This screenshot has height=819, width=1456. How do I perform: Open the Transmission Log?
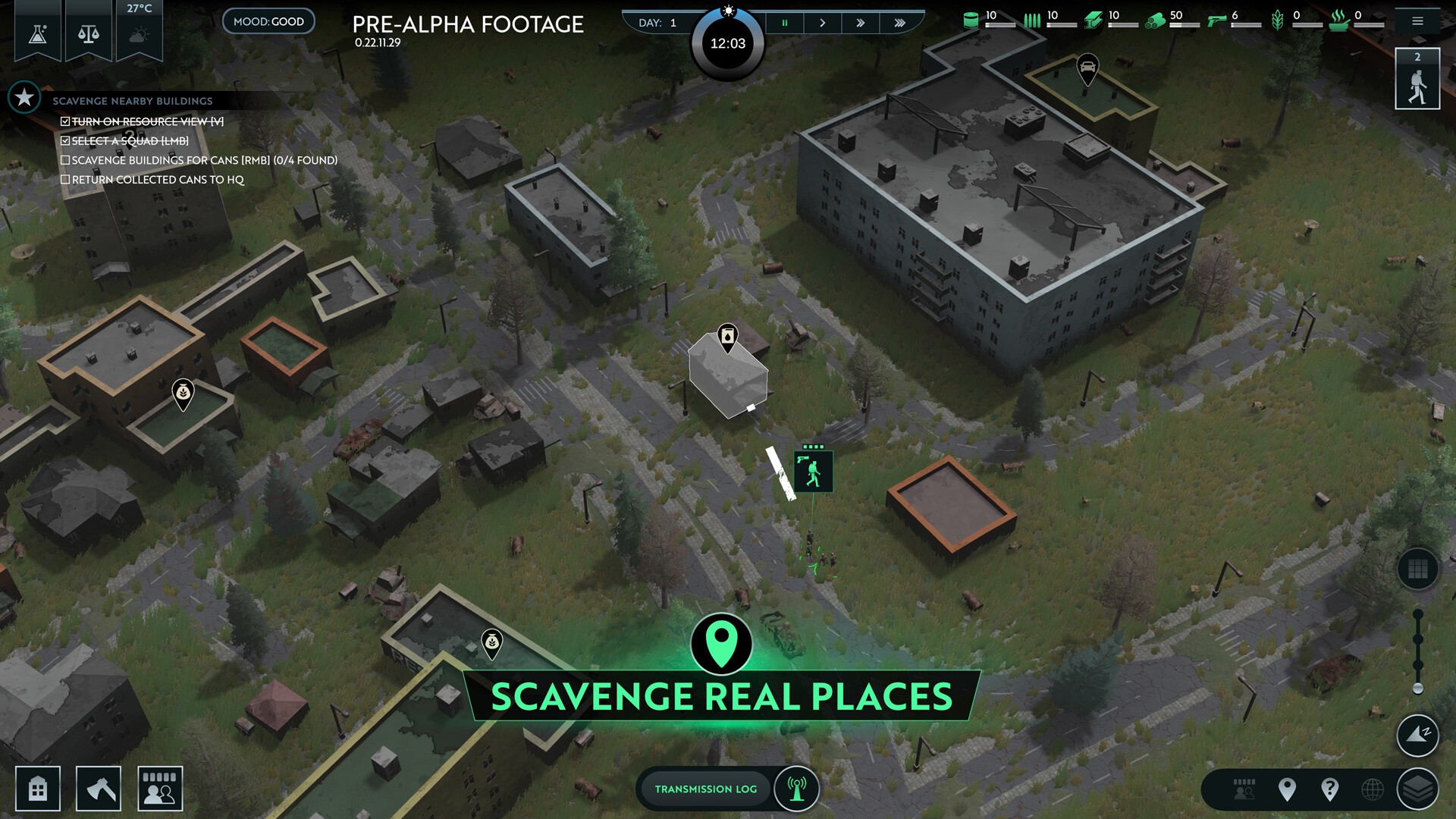tap(705, 789)
